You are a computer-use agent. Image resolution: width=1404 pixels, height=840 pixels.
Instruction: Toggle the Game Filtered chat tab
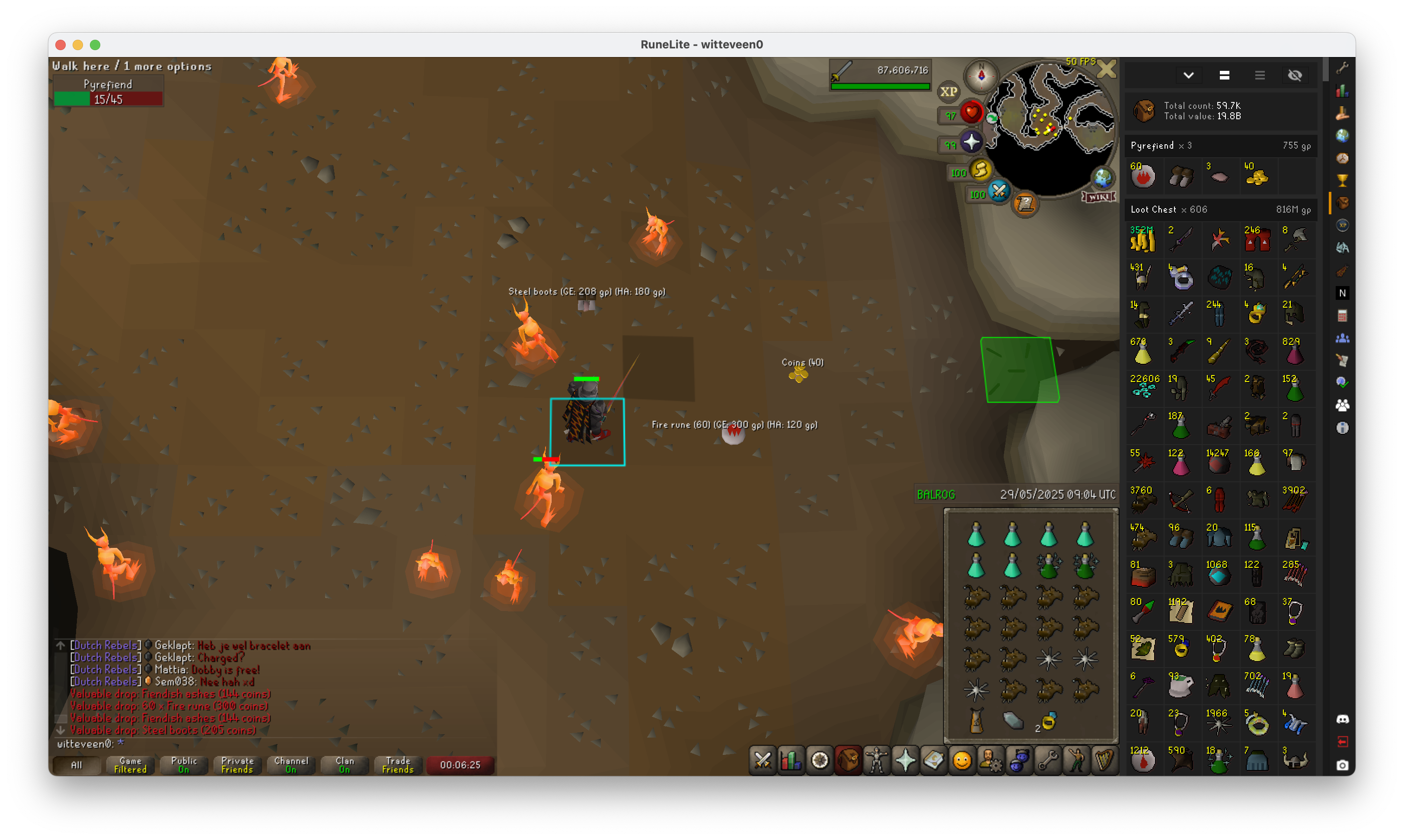130,765
